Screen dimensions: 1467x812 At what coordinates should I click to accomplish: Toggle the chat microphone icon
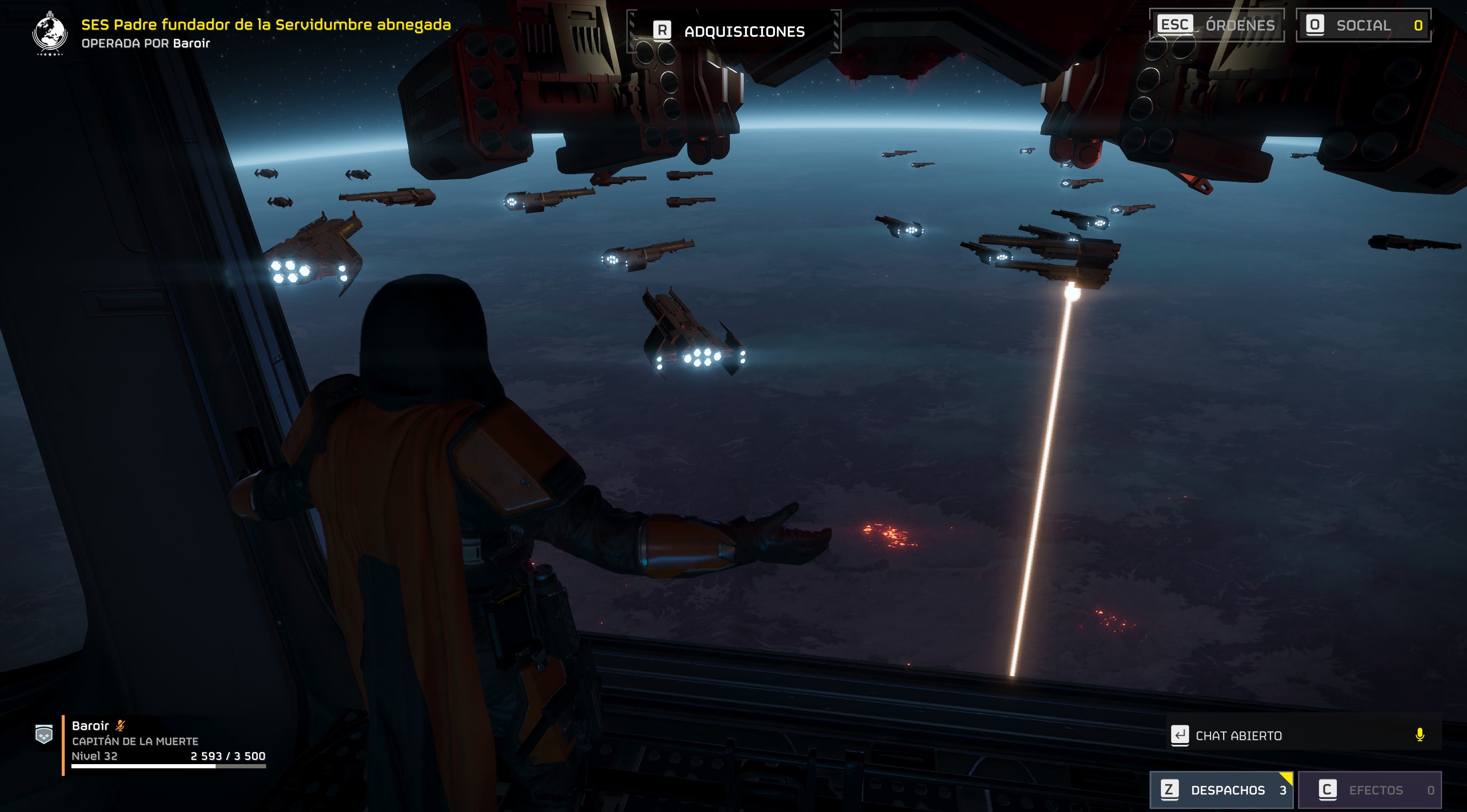coord(1420,735)
